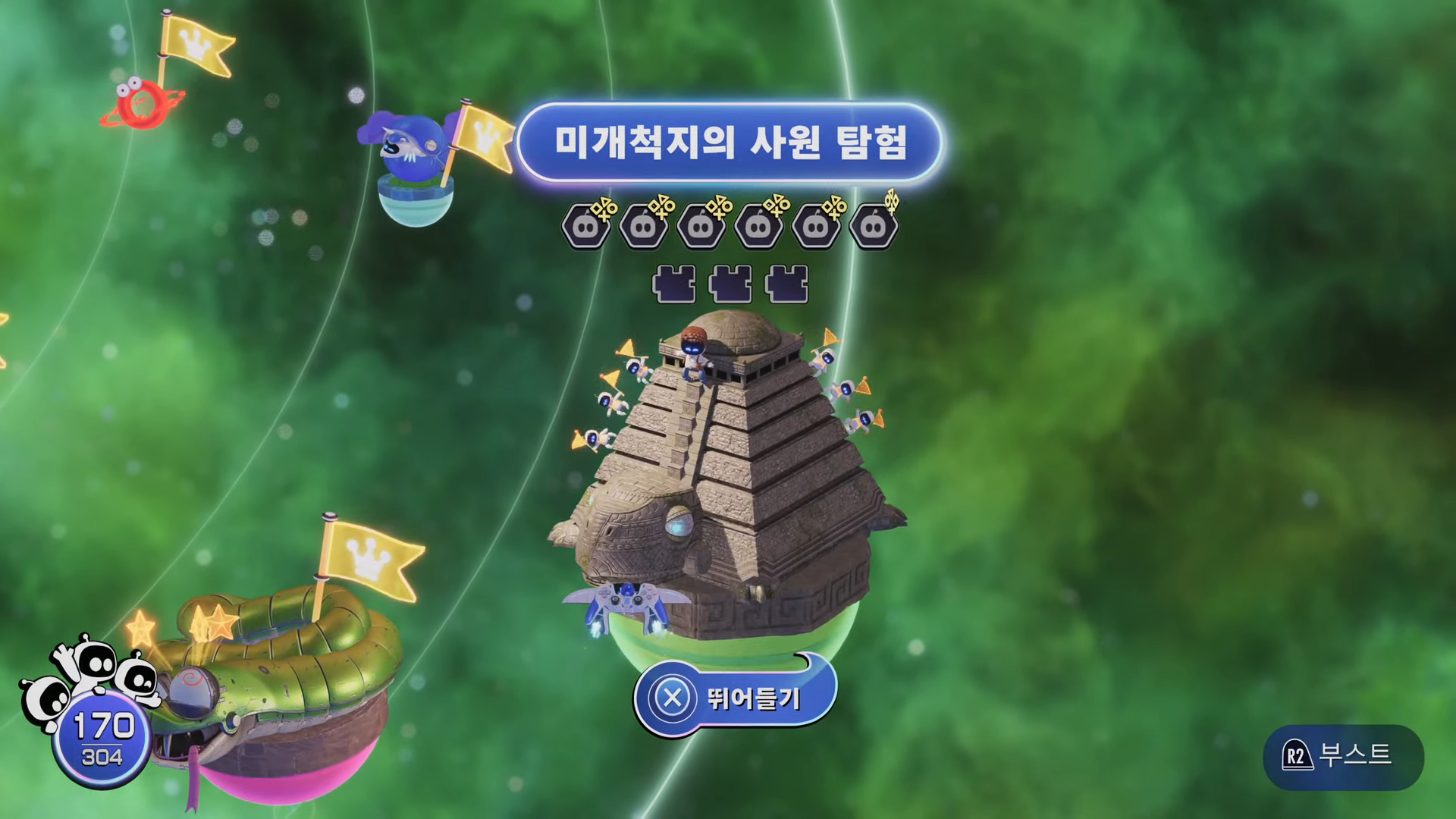Open the 미개척지의 사원 탐험 level banner
1456x819 pixels.
(728, 140)
